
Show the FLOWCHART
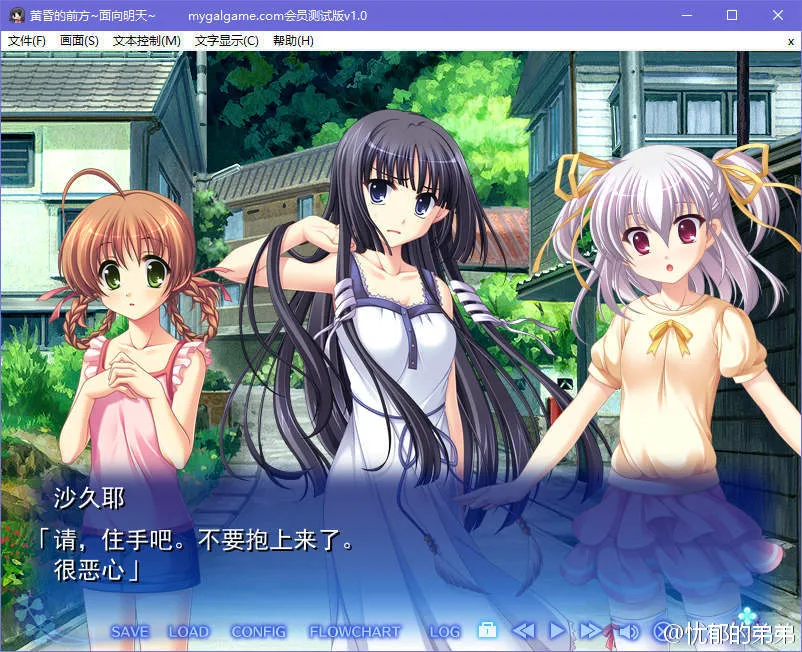click(354, 632)
